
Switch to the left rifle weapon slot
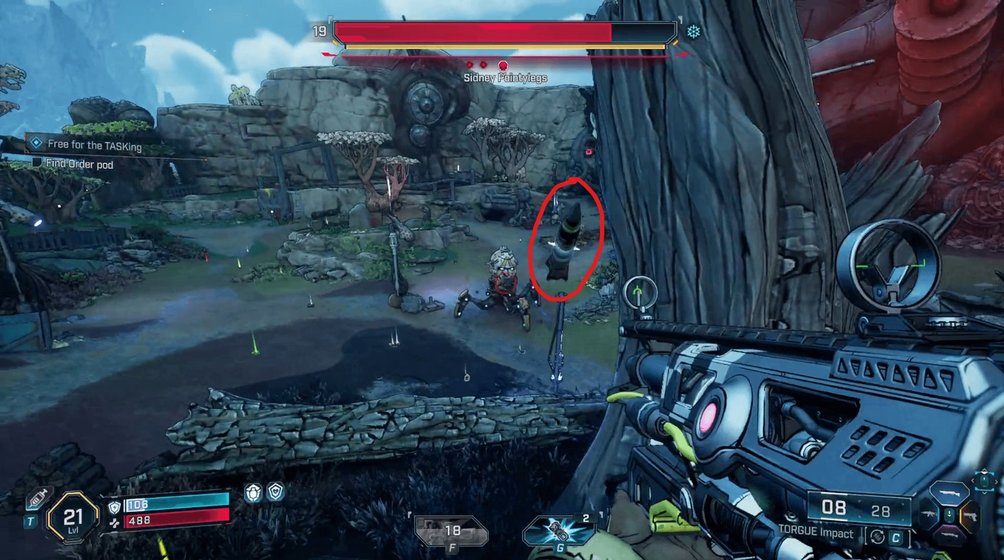coord(928,516)
